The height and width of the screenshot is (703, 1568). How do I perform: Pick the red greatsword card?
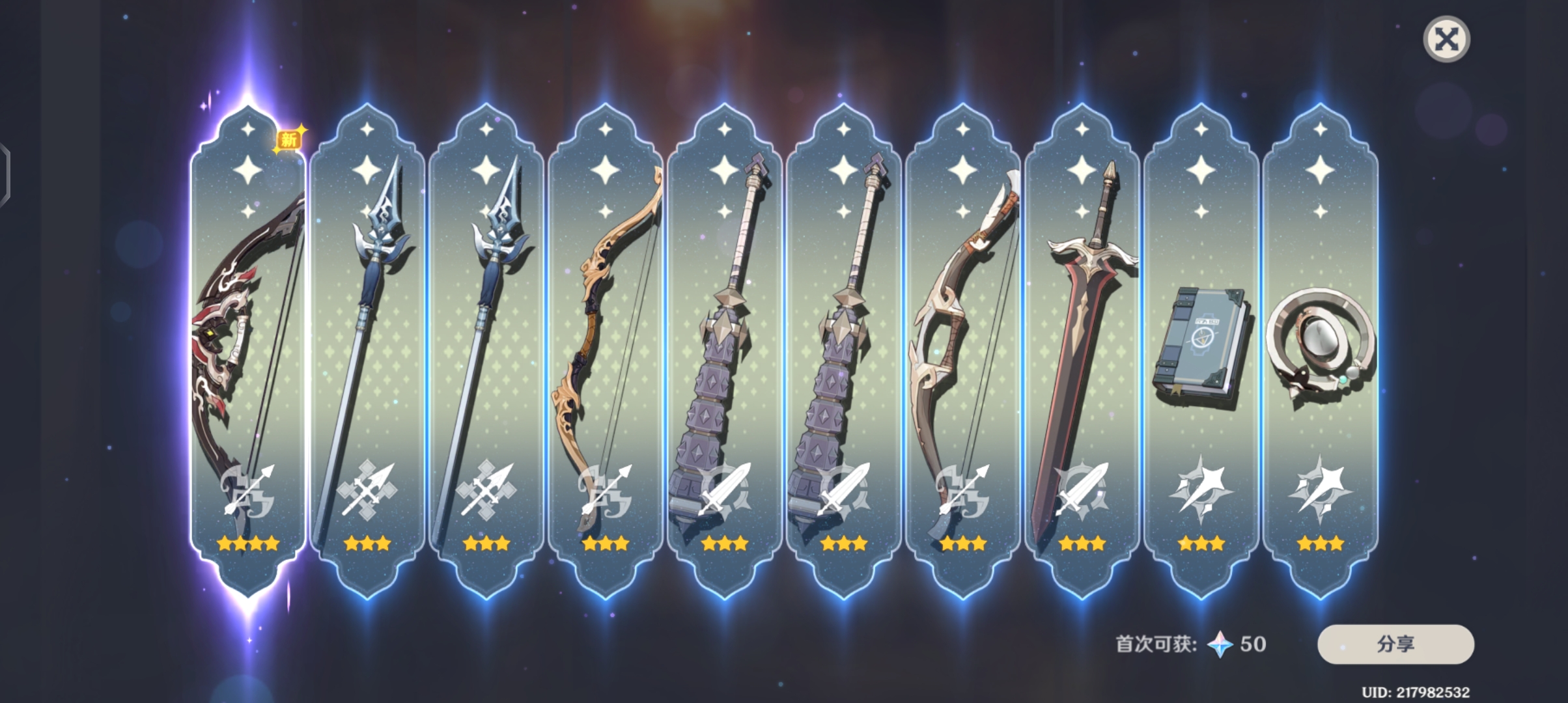coord(1082,351)
